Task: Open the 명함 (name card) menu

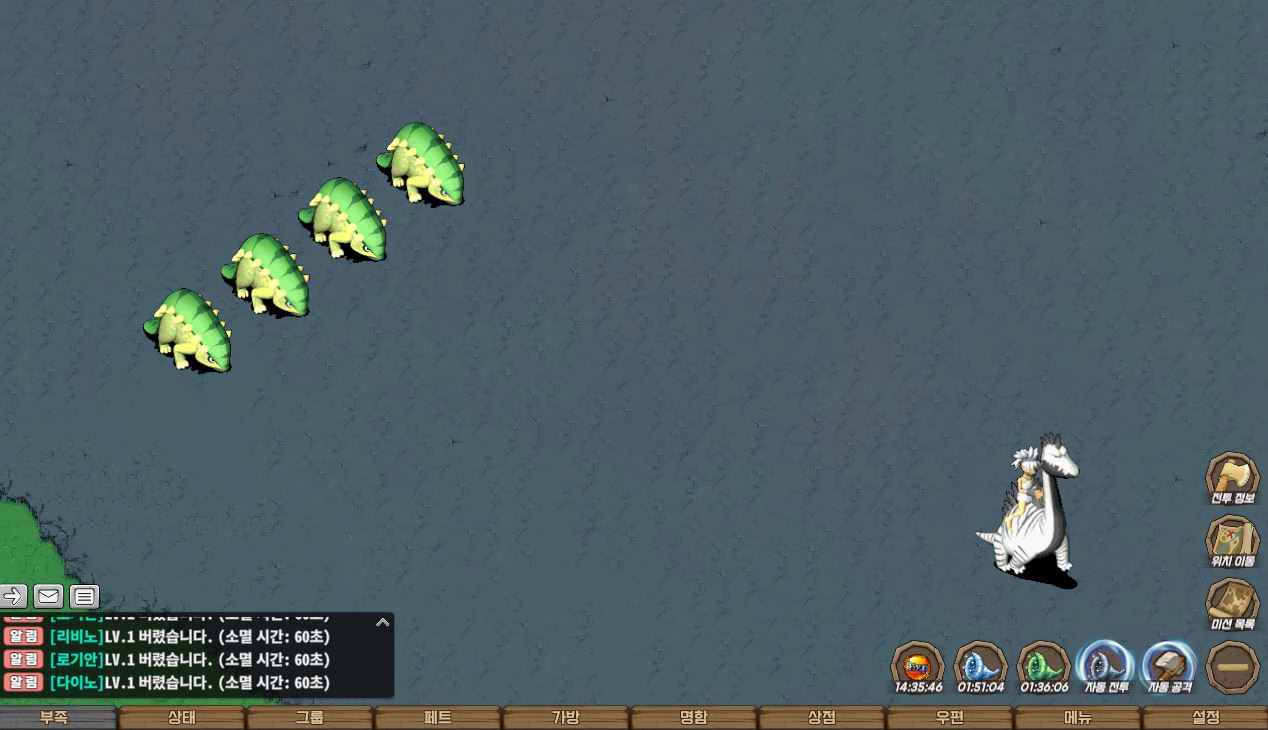Action: pyautogui.click(x=694, y=718)
